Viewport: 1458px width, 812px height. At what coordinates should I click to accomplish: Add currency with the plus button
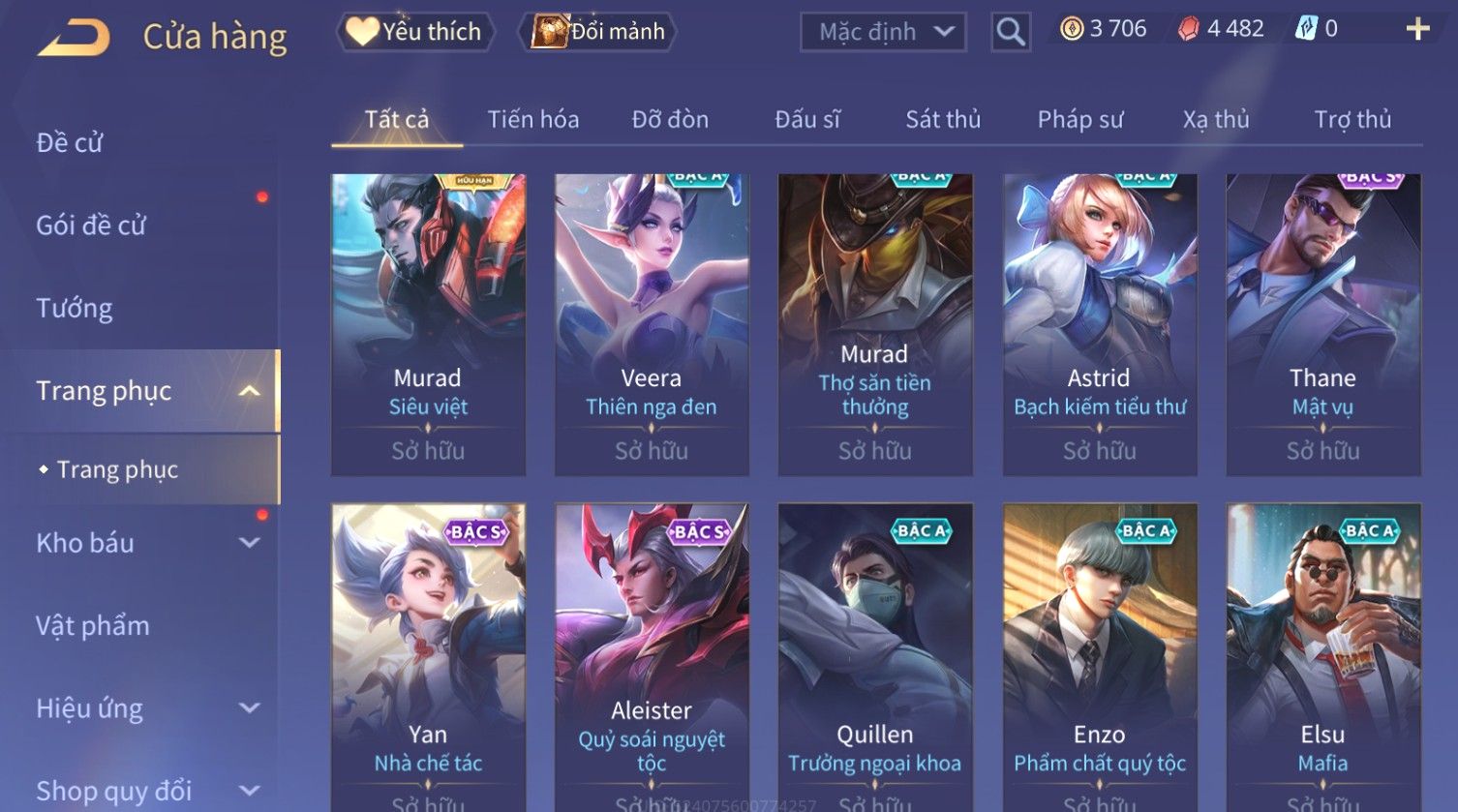point(1417,30)
